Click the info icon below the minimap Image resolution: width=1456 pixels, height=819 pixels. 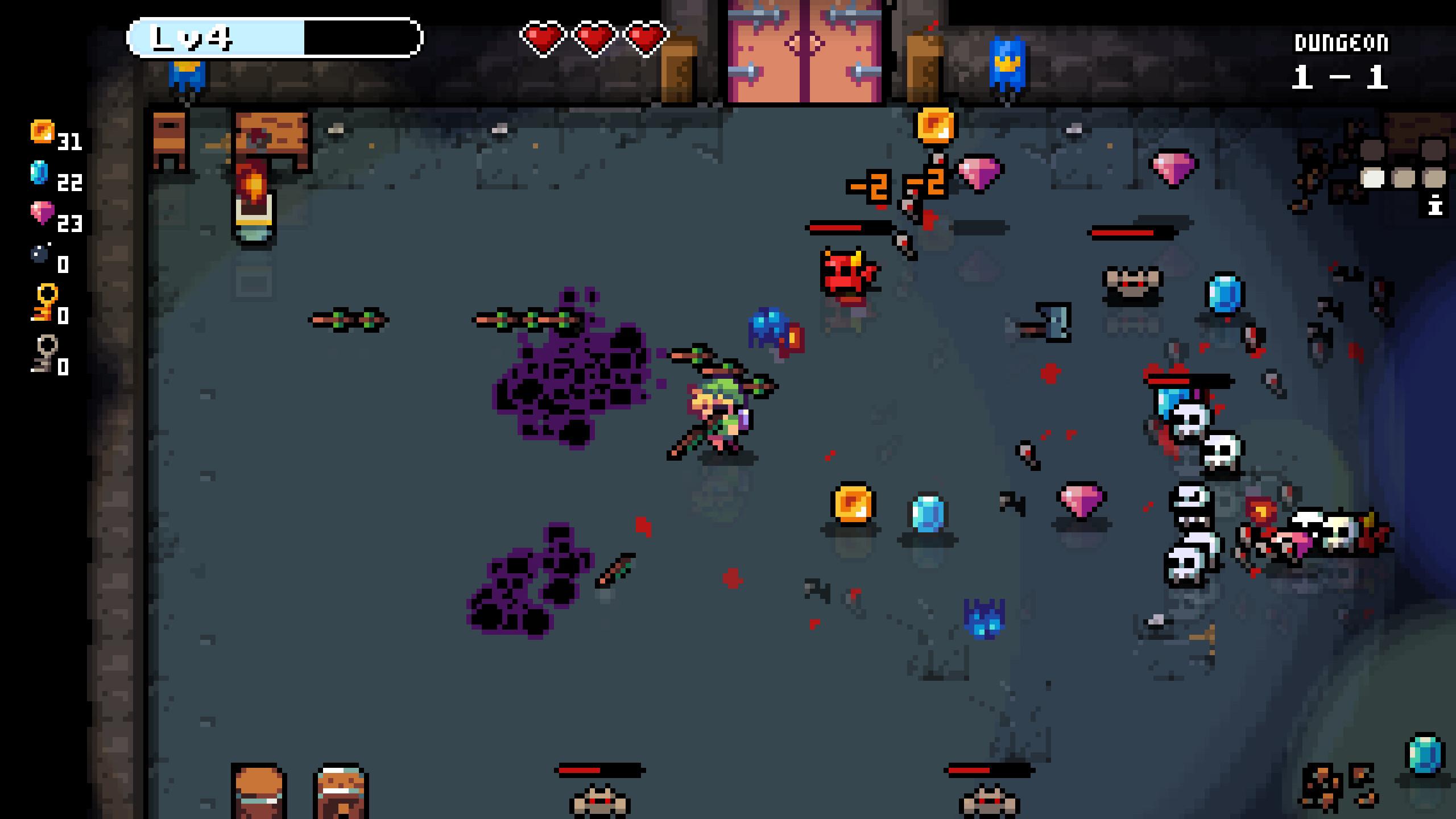[x=1434, y=204]
